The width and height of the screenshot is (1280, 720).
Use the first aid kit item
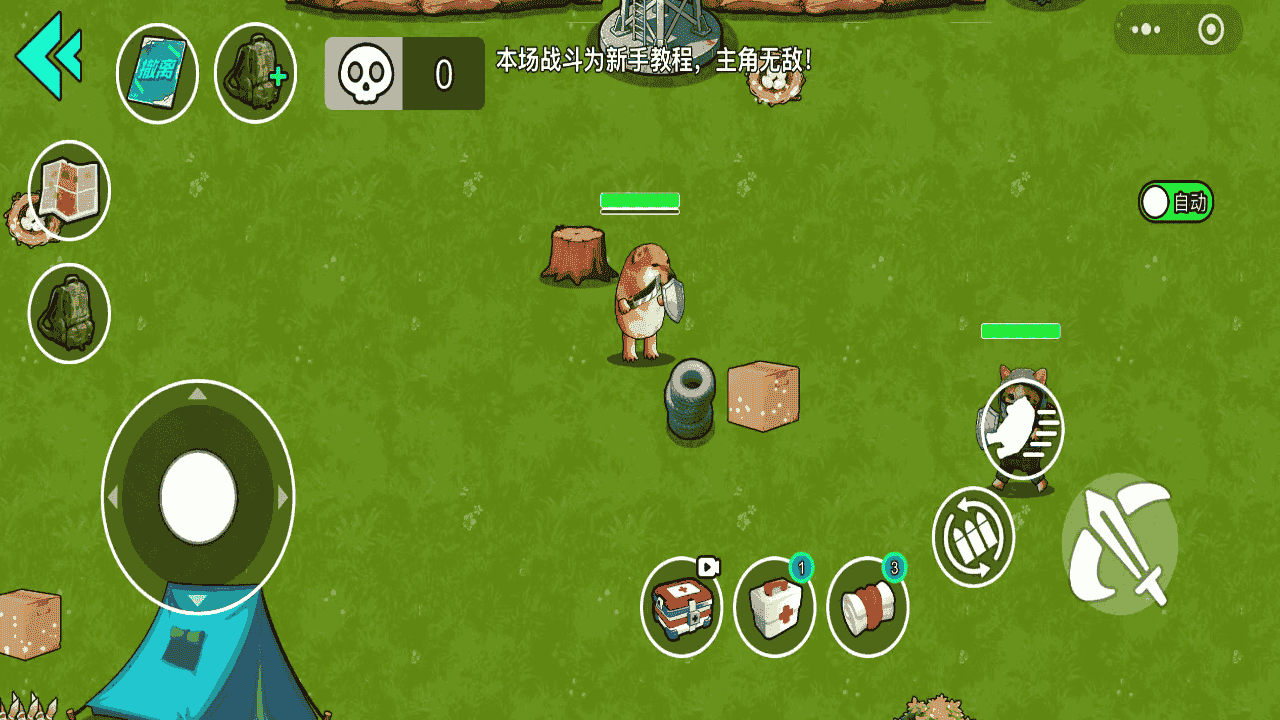[775, 607]
